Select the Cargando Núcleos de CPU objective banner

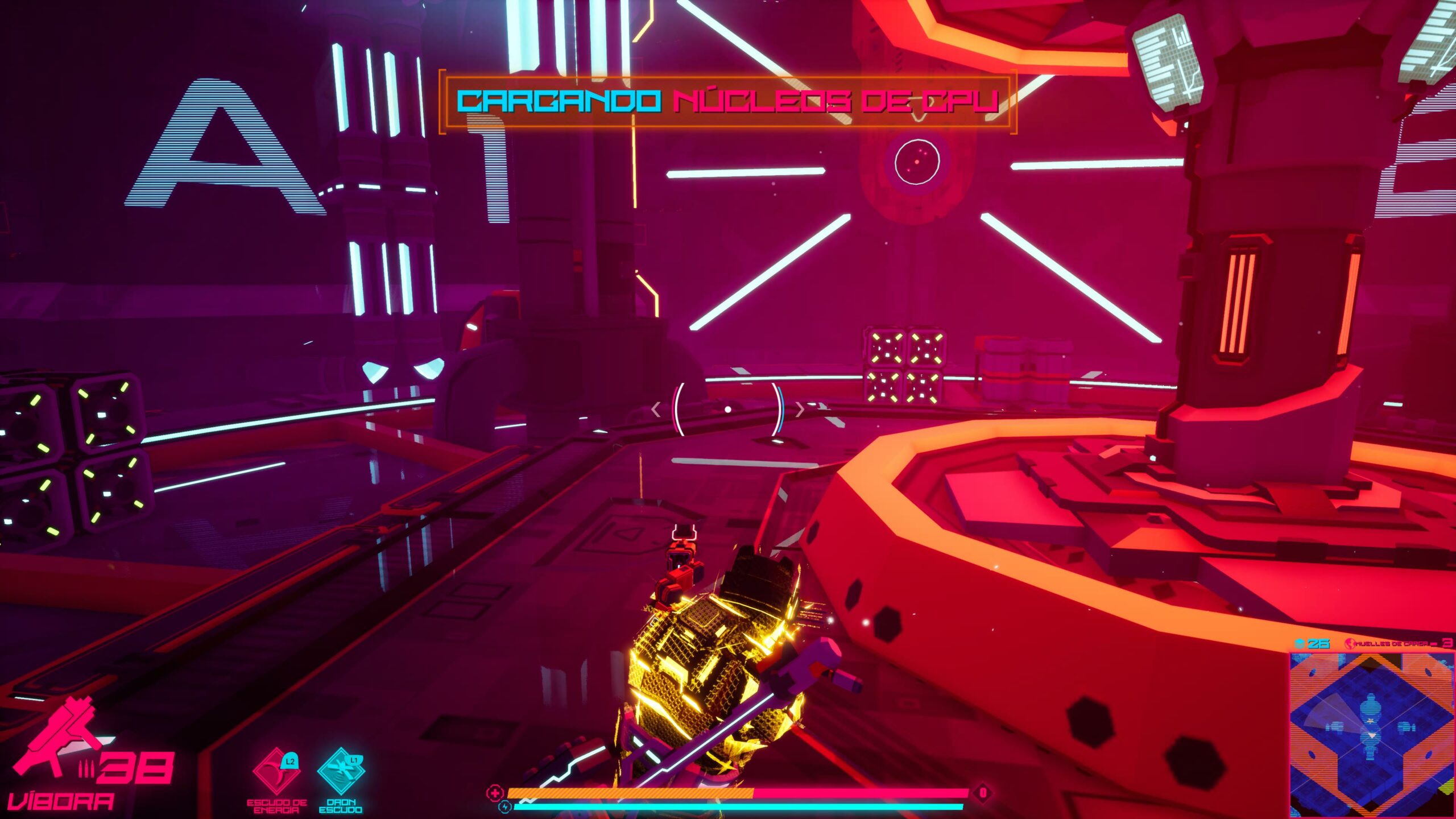(727, 101)
